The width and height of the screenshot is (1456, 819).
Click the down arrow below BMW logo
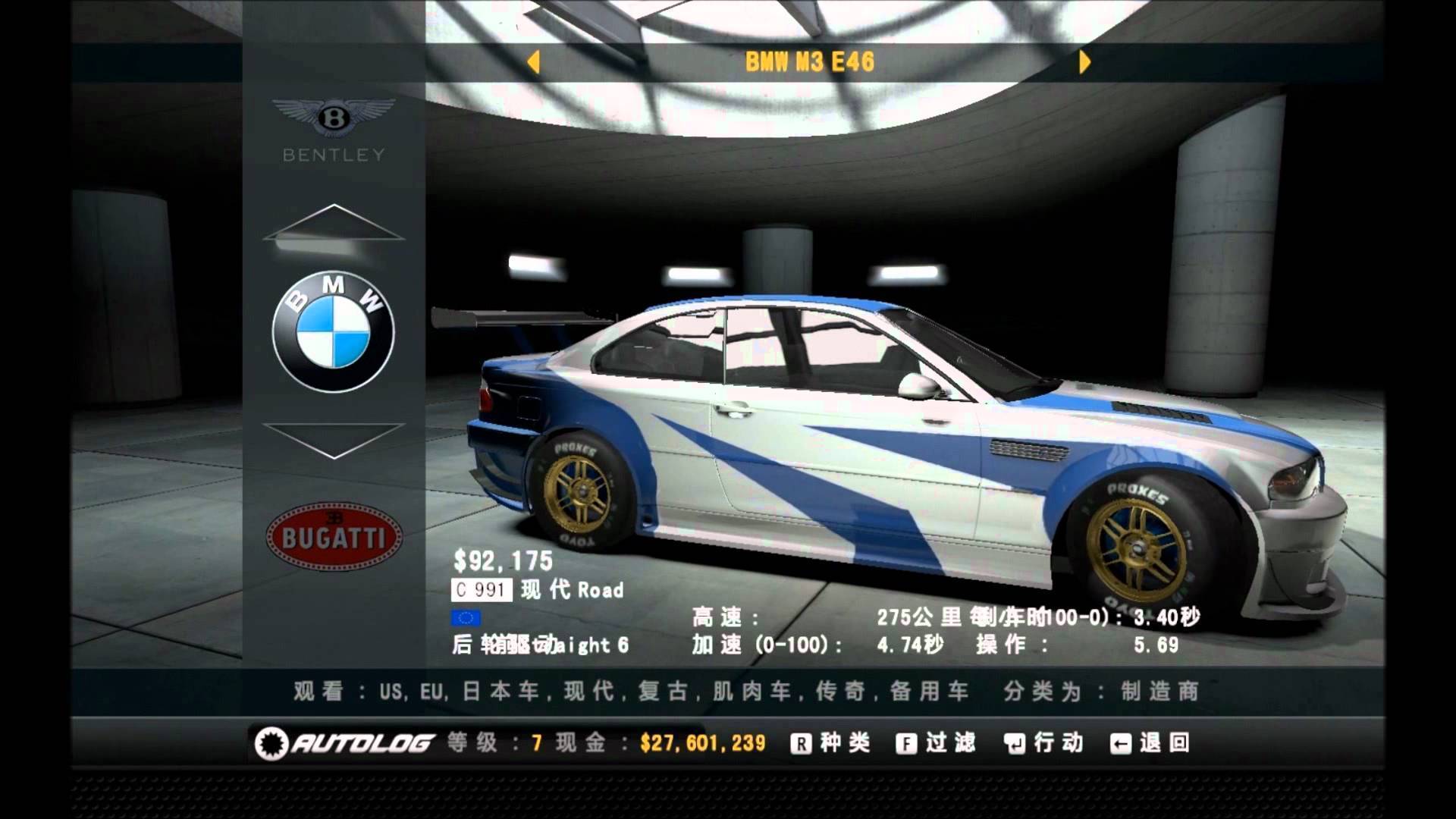coord(334,440)
